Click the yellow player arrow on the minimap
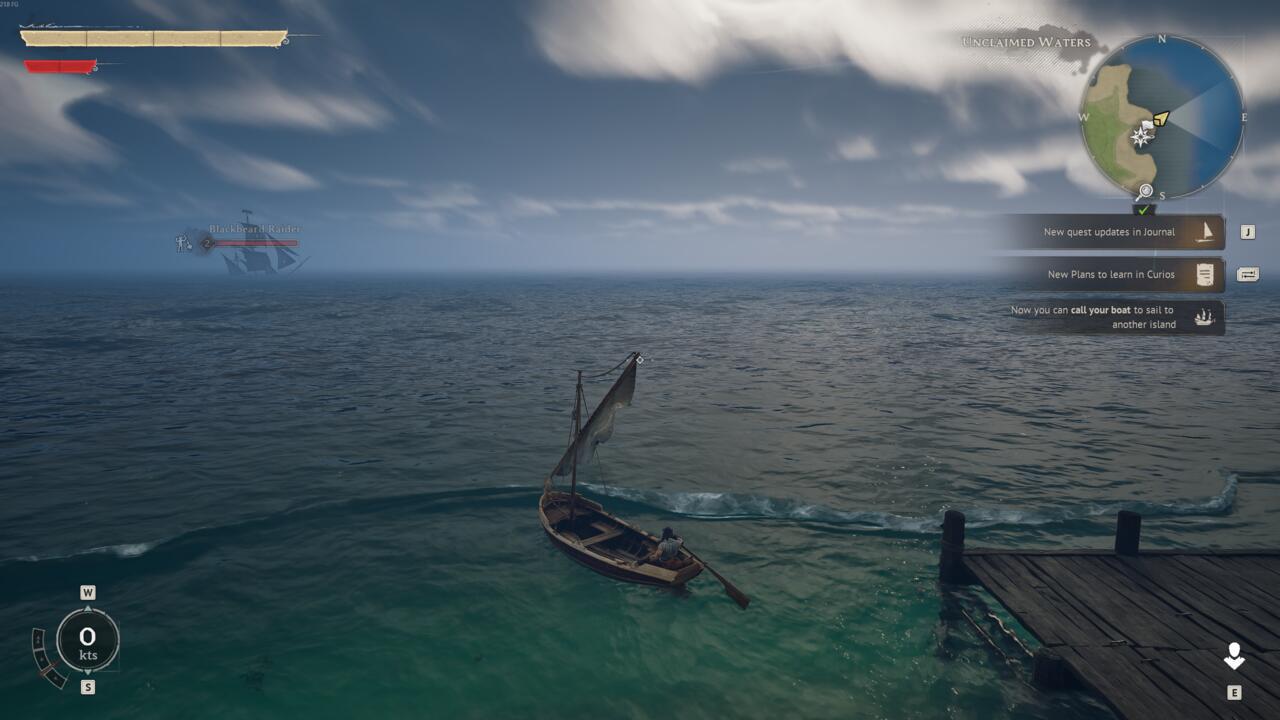 coord(1161,119)
